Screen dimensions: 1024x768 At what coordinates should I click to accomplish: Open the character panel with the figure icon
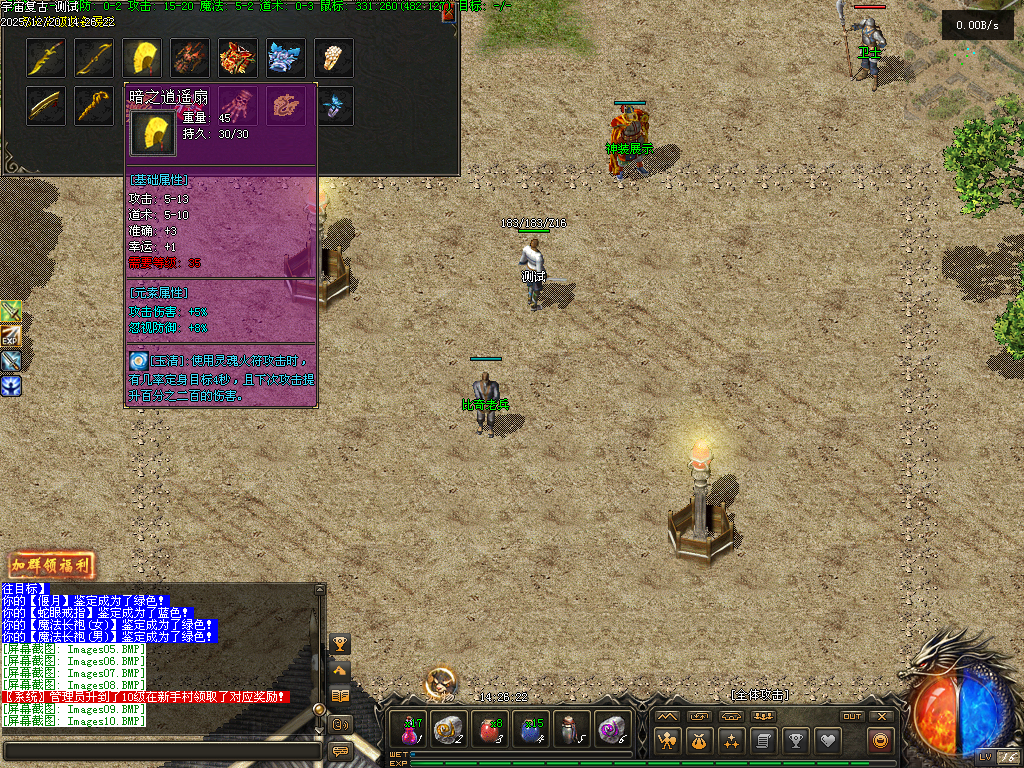[668, 741]
